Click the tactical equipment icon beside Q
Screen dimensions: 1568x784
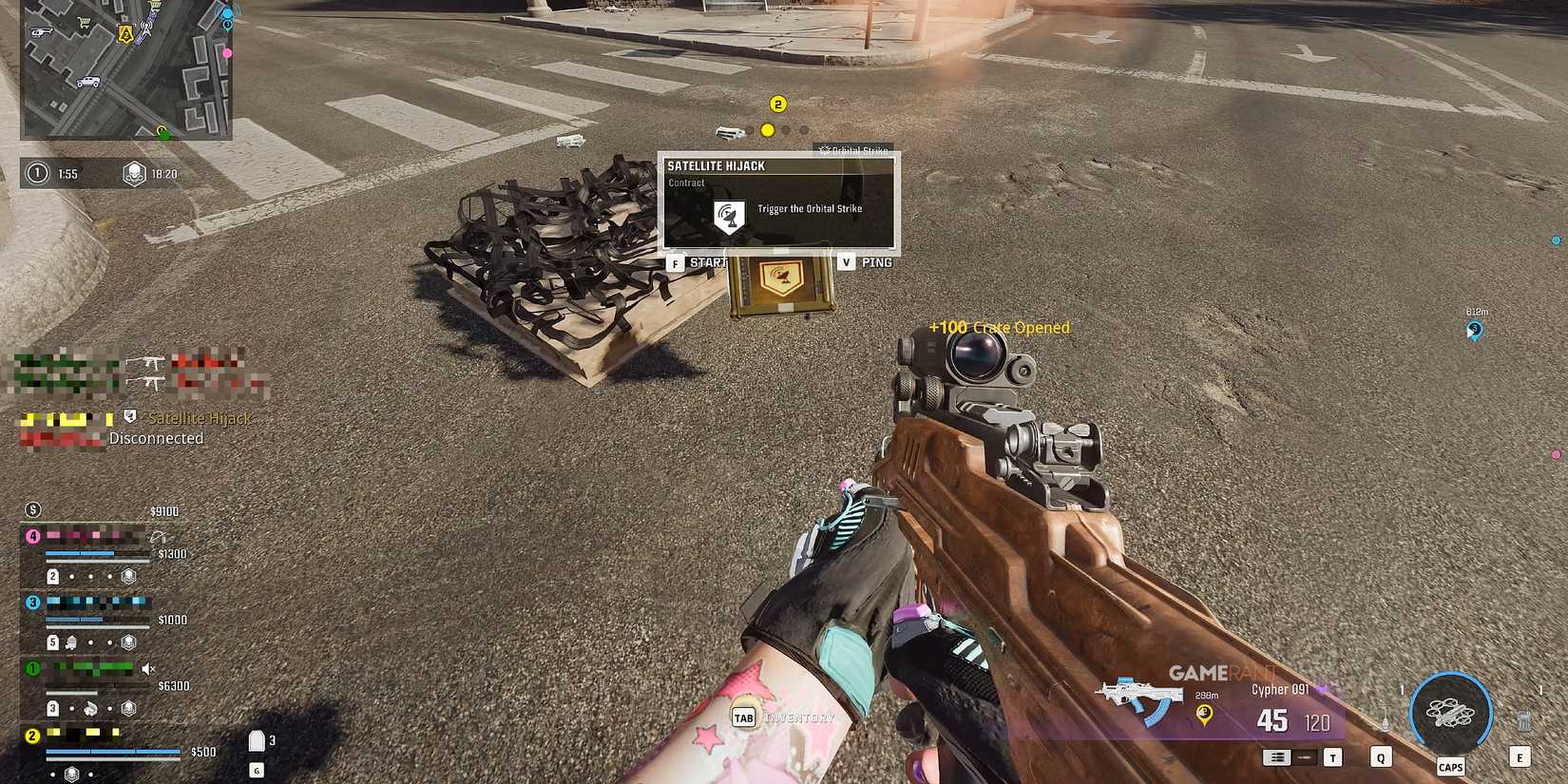(1386, 717)
